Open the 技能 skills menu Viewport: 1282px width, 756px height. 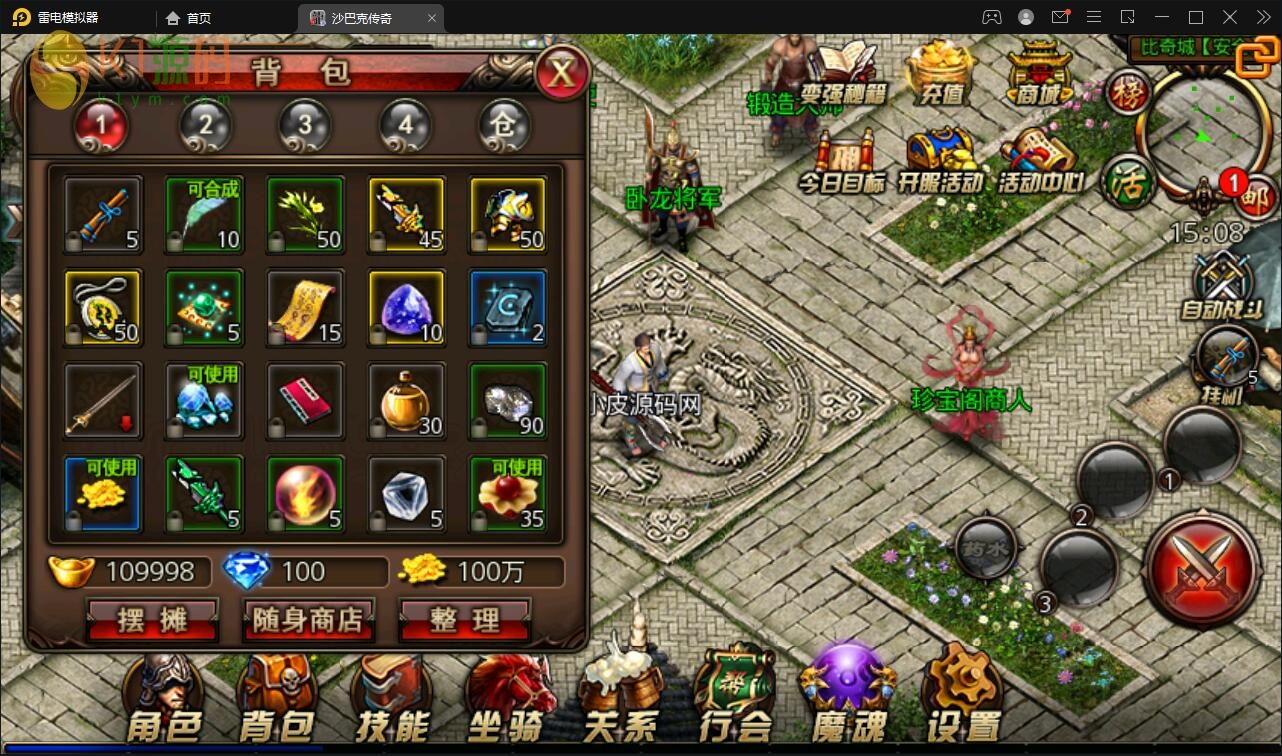coord(391,700)
